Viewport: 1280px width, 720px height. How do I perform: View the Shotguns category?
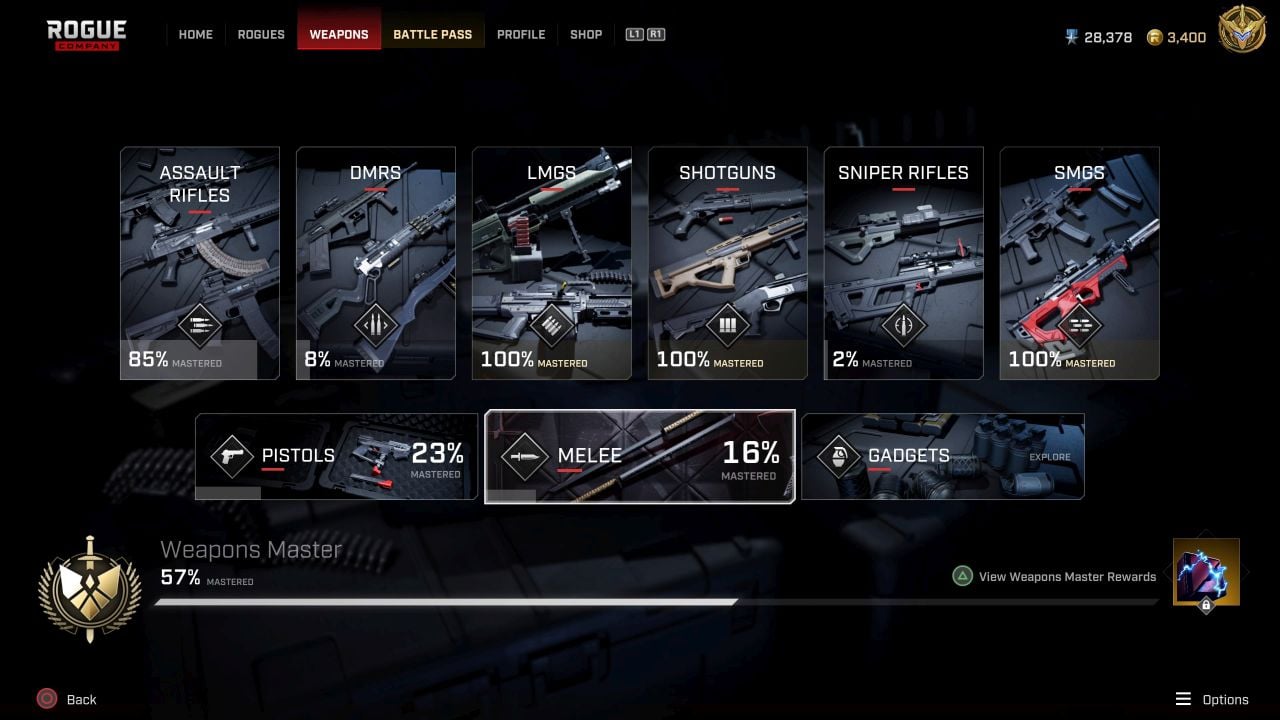(x=728, y=263)
